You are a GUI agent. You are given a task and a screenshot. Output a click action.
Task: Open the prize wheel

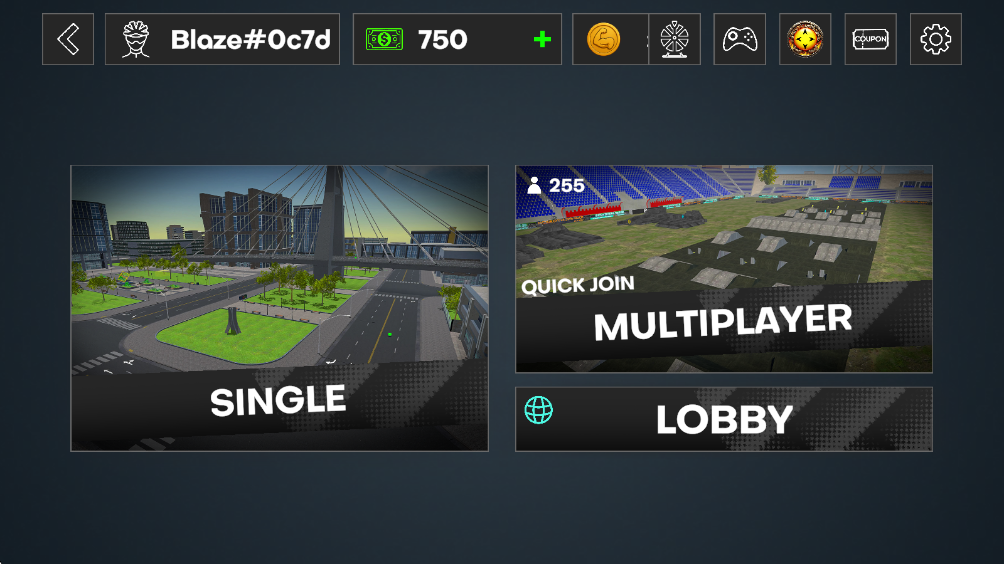tap(674, 39)
